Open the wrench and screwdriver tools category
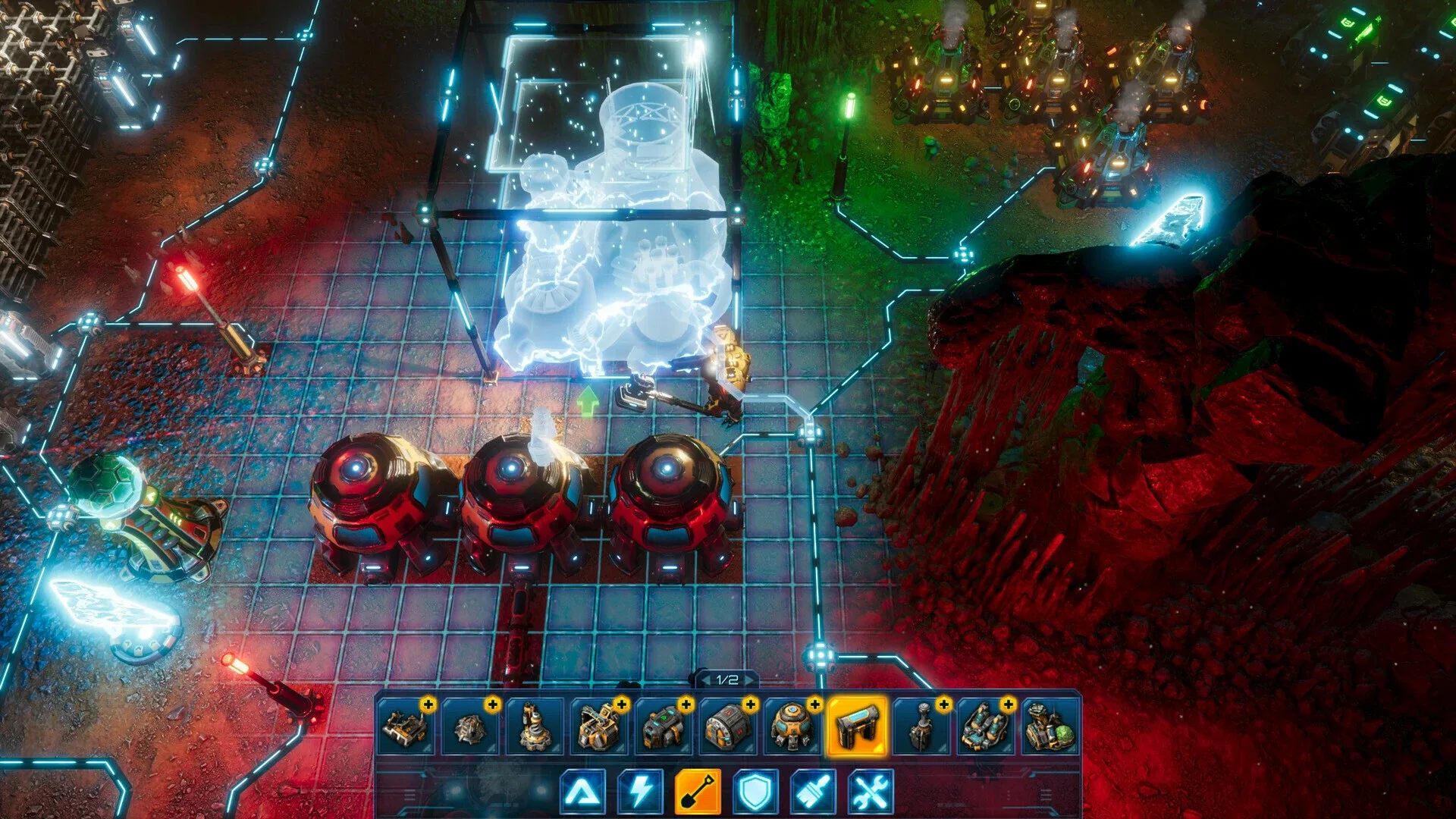1456x819 pixels. pos(871,792)
